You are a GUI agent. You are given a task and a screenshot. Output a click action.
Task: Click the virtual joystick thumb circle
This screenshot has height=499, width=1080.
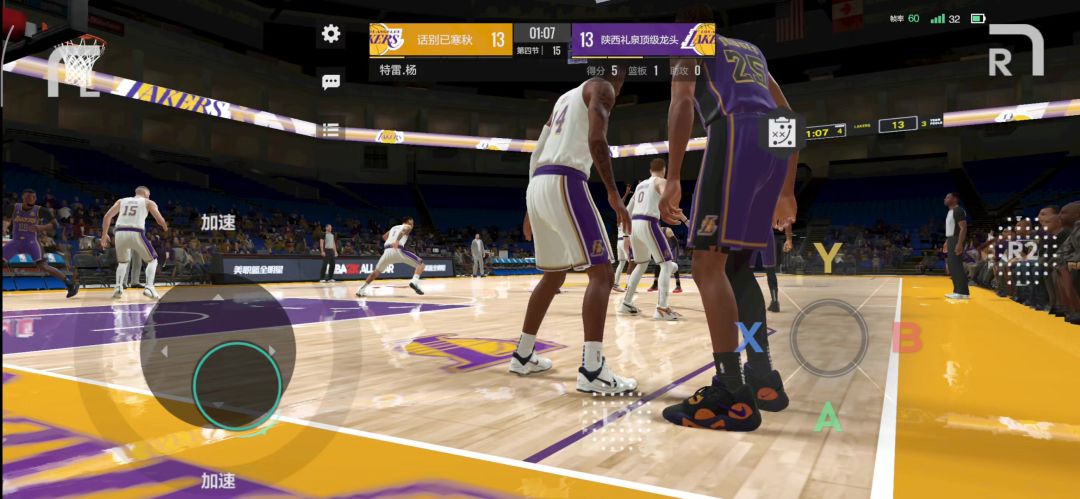(237, 385)
